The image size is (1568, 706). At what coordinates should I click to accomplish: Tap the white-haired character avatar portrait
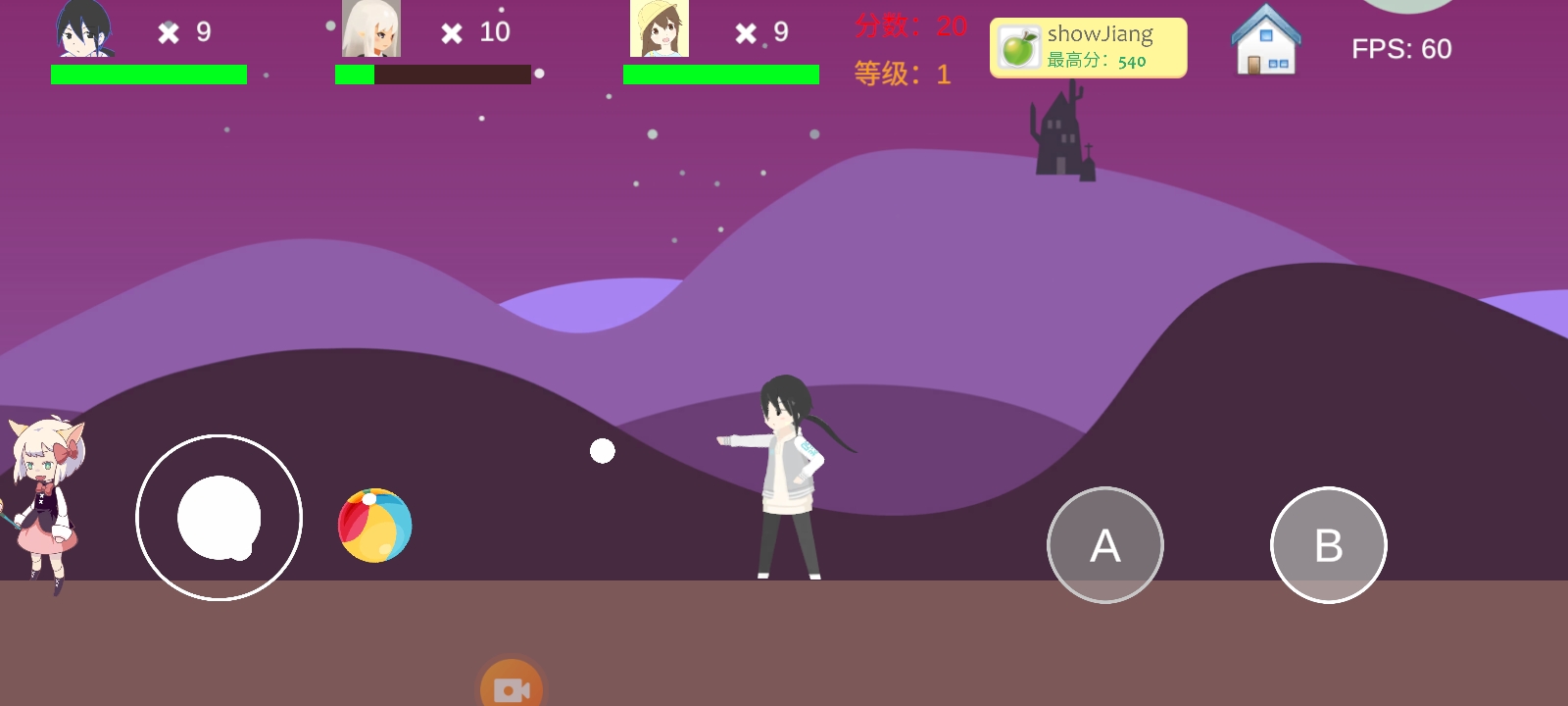[373, 29]
